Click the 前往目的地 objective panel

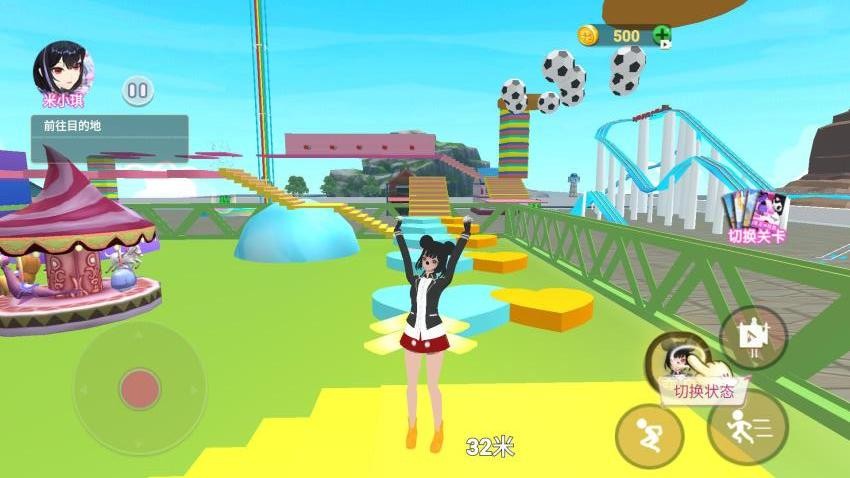pyautogui.click(x=109, y=137)
